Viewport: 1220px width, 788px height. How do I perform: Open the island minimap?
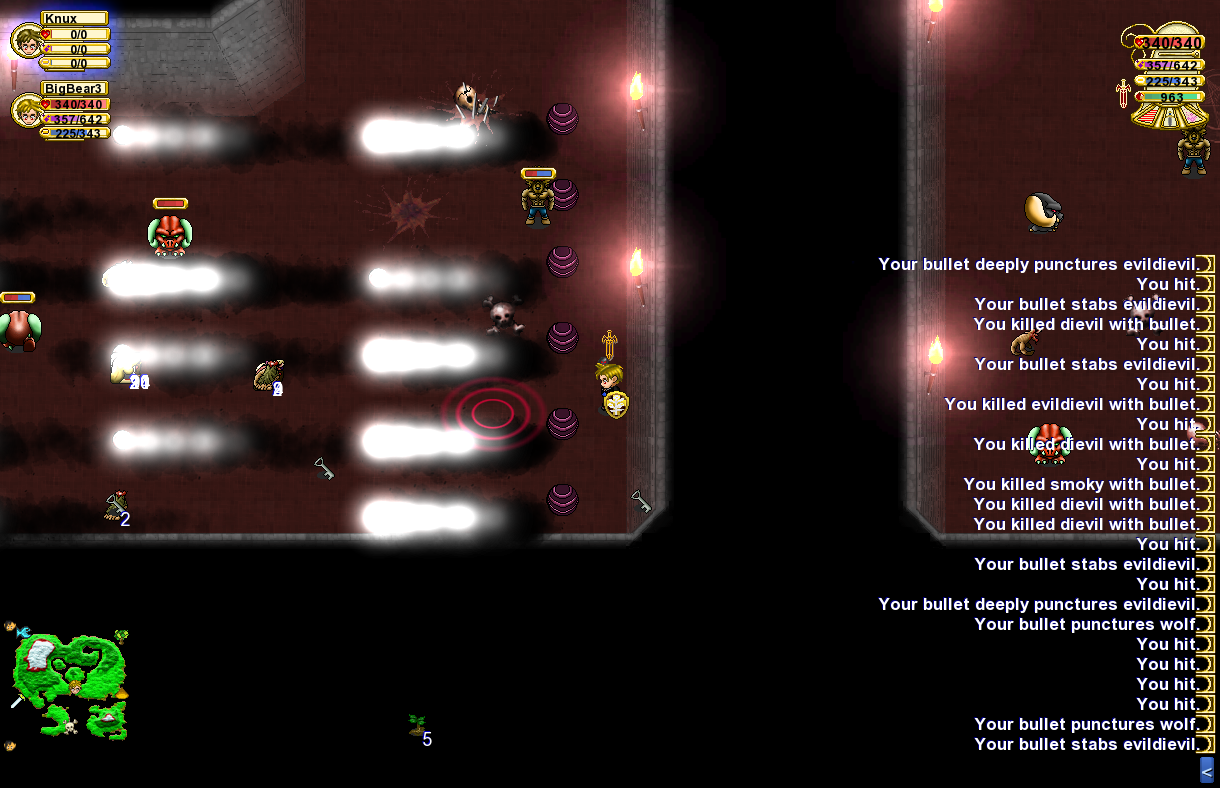68,680
